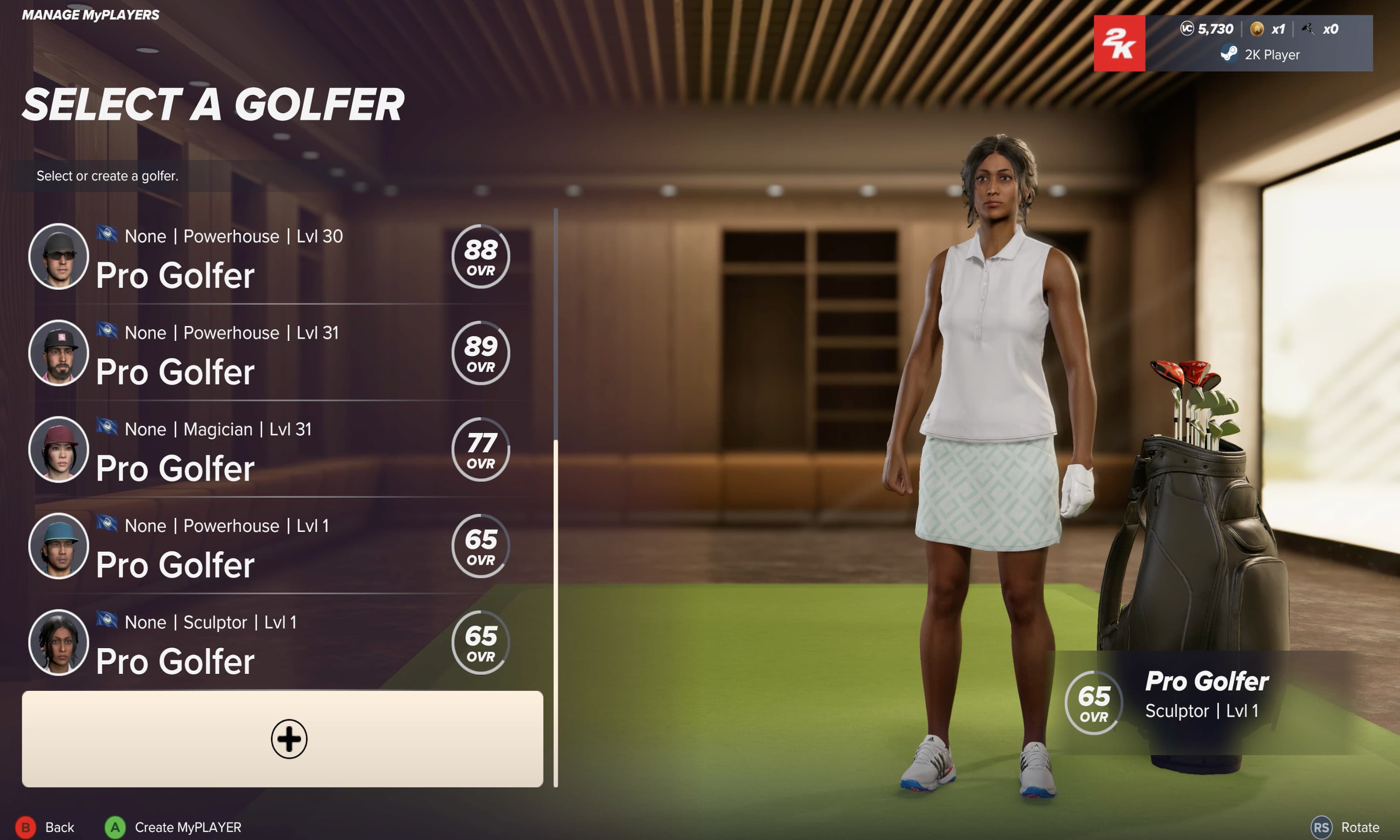Select the Level 30 Powerhouse golfer
The width and height of the screenshot is (1400, 840).
[x=272, y=258]
